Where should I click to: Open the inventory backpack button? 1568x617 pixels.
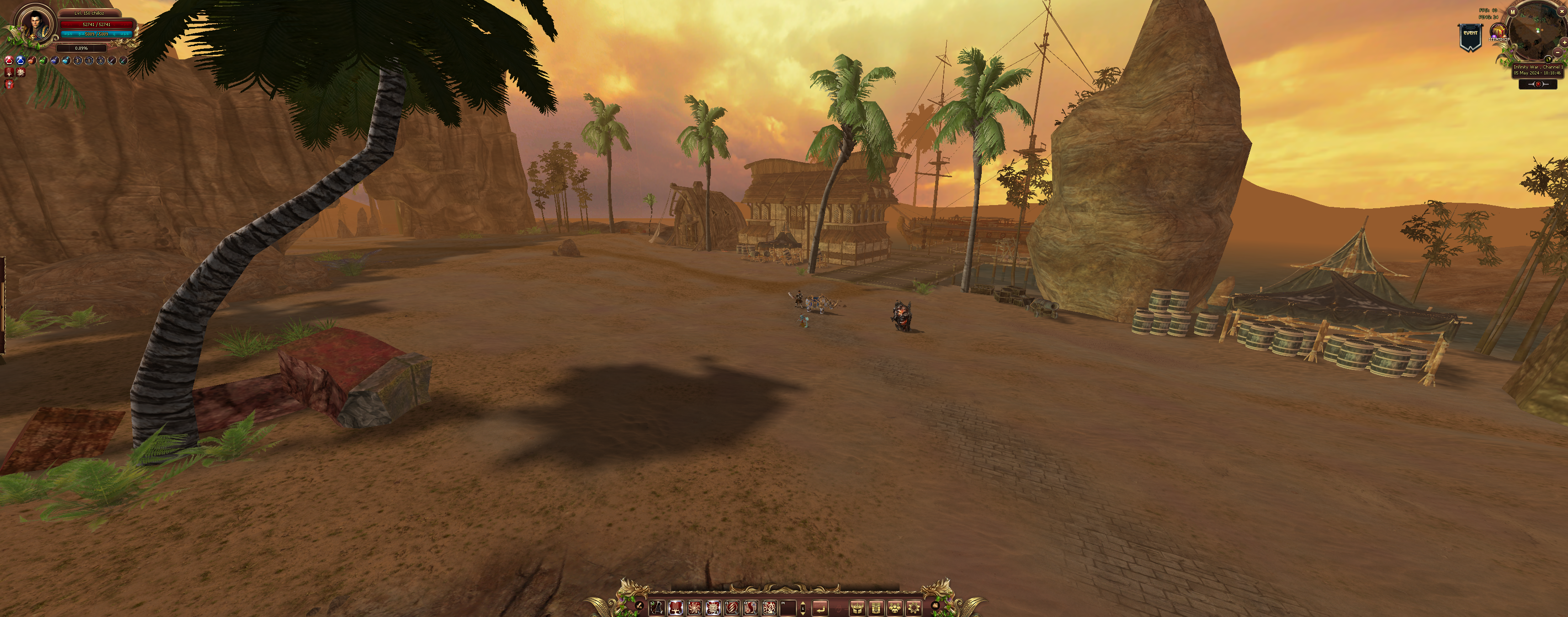tap(876, 607)
